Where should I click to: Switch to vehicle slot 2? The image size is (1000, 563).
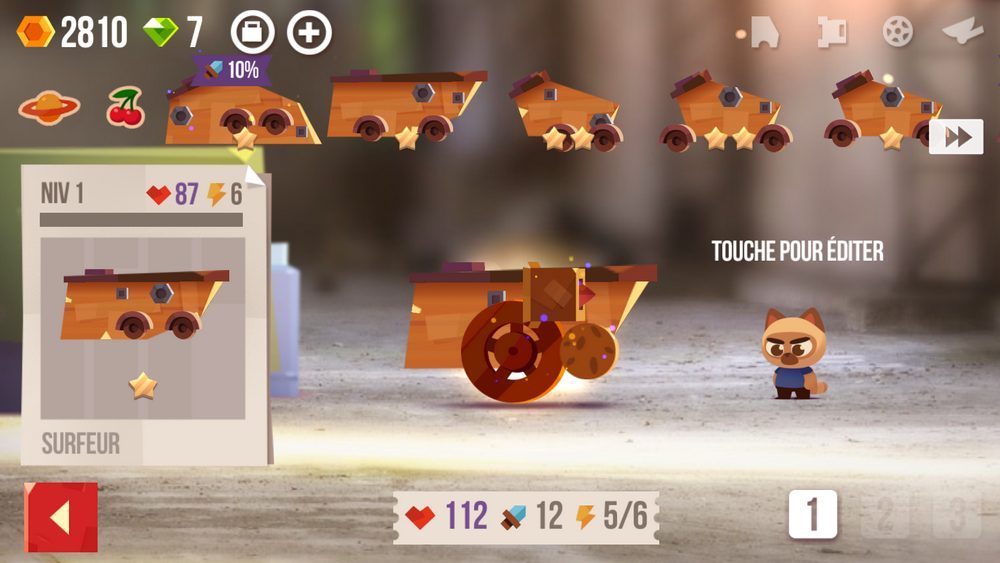click(x=885, y=515)
